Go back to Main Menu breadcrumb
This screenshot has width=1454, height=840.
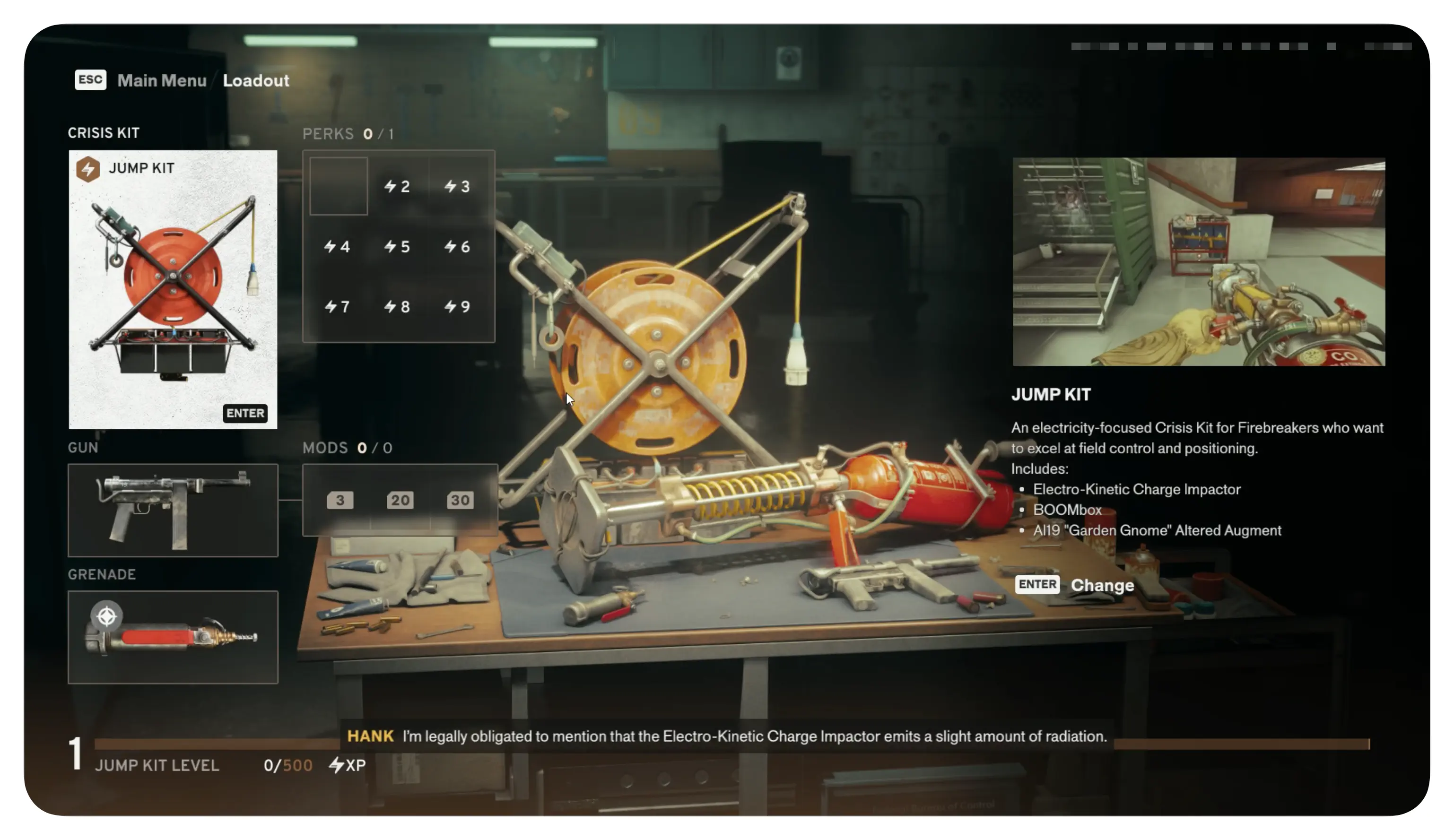click(162, 80)
